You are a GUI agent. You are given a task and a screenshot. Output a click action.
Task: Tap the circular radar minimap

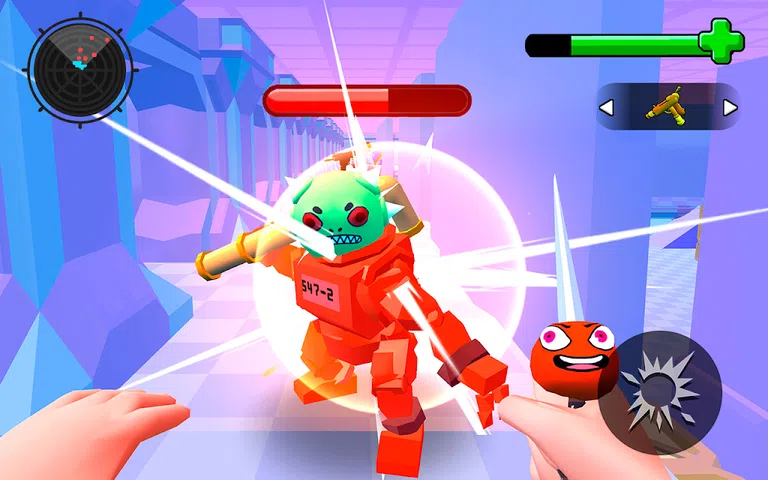(80, 67)
